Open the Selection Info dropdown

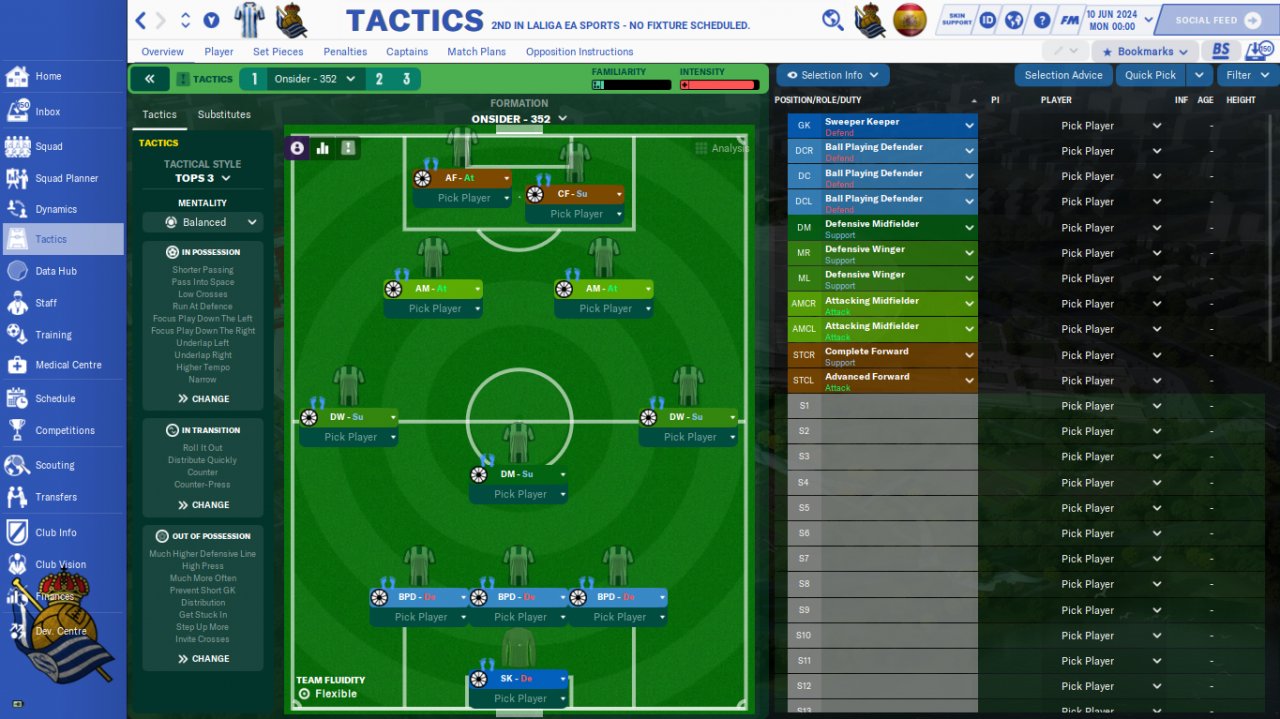click(x=832, y=75)
